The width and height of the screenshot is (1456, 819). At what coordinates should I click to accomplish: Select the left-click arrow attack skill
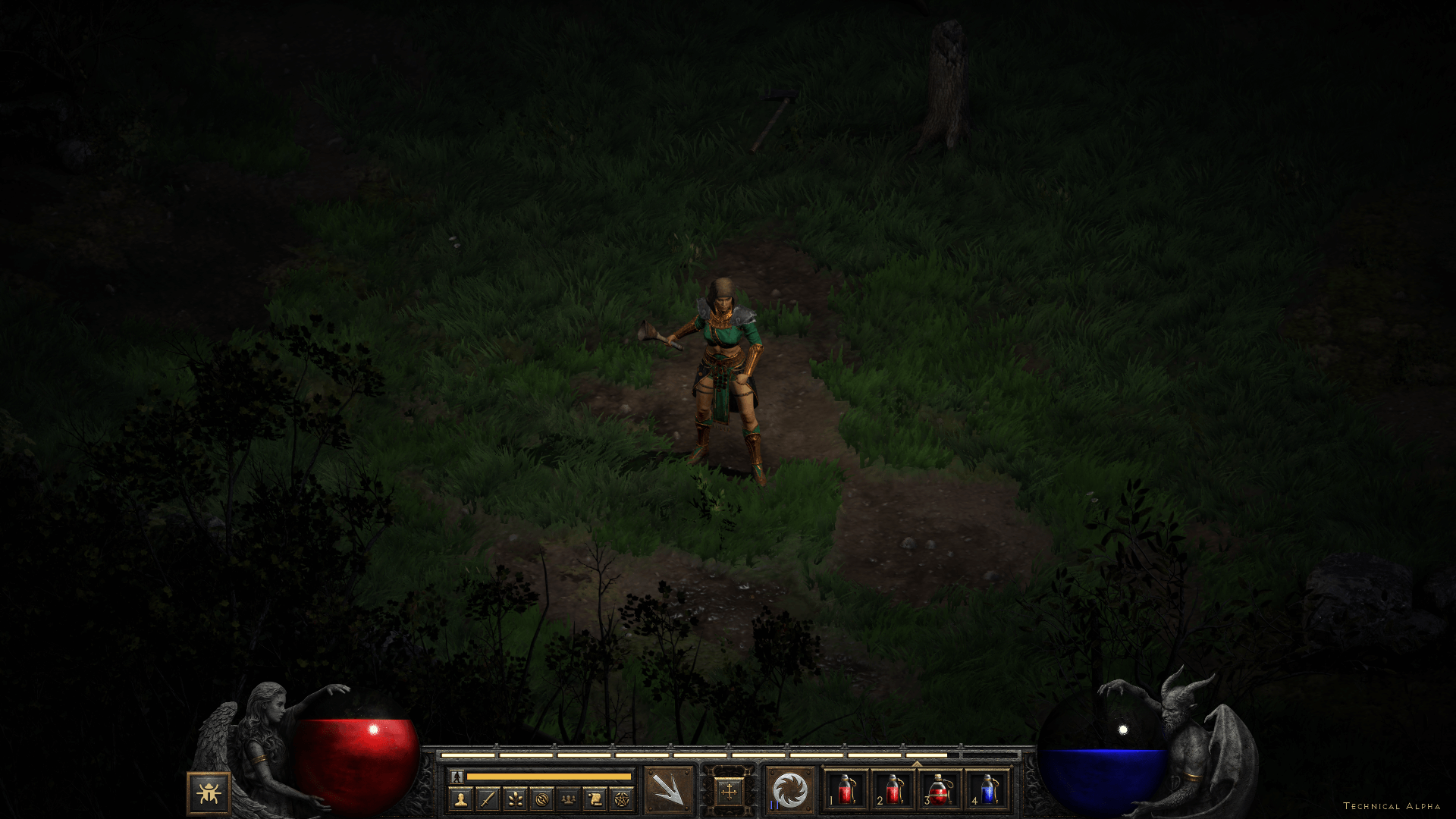(669, 791)
